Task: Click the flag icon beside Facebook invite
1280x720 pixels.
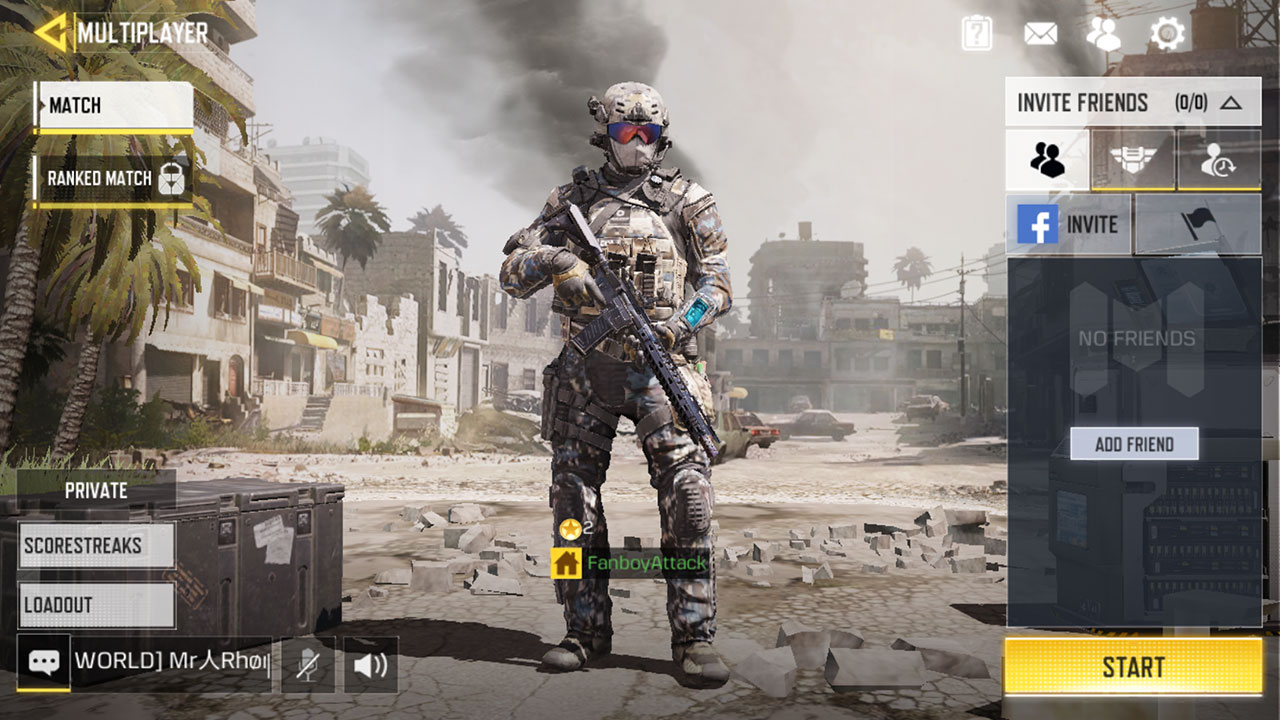Action: click(x=1196, y=224)
